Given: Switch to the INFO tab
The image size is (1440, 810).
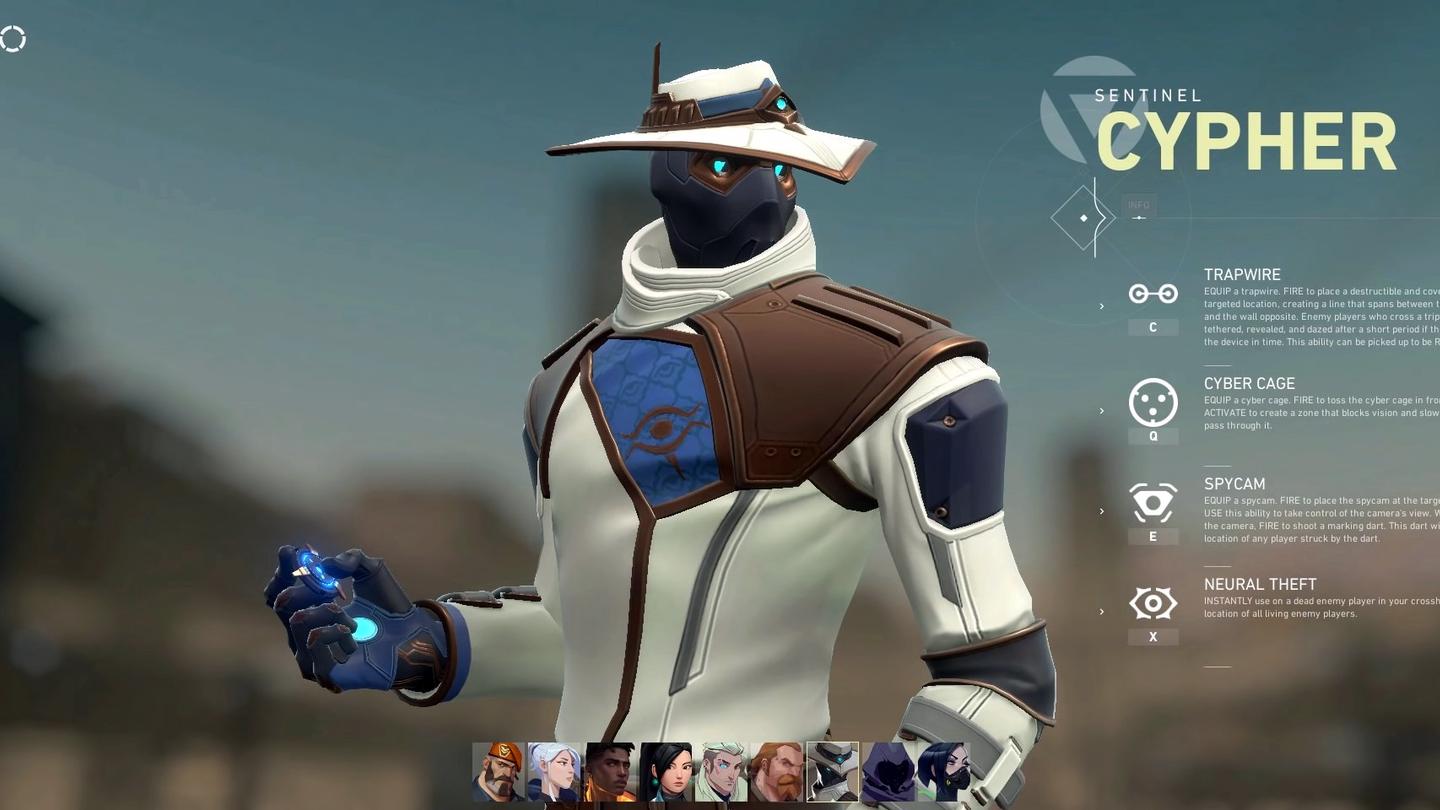Looking at the screenshot, I should pyautogui.click(x=1139, y=206).
